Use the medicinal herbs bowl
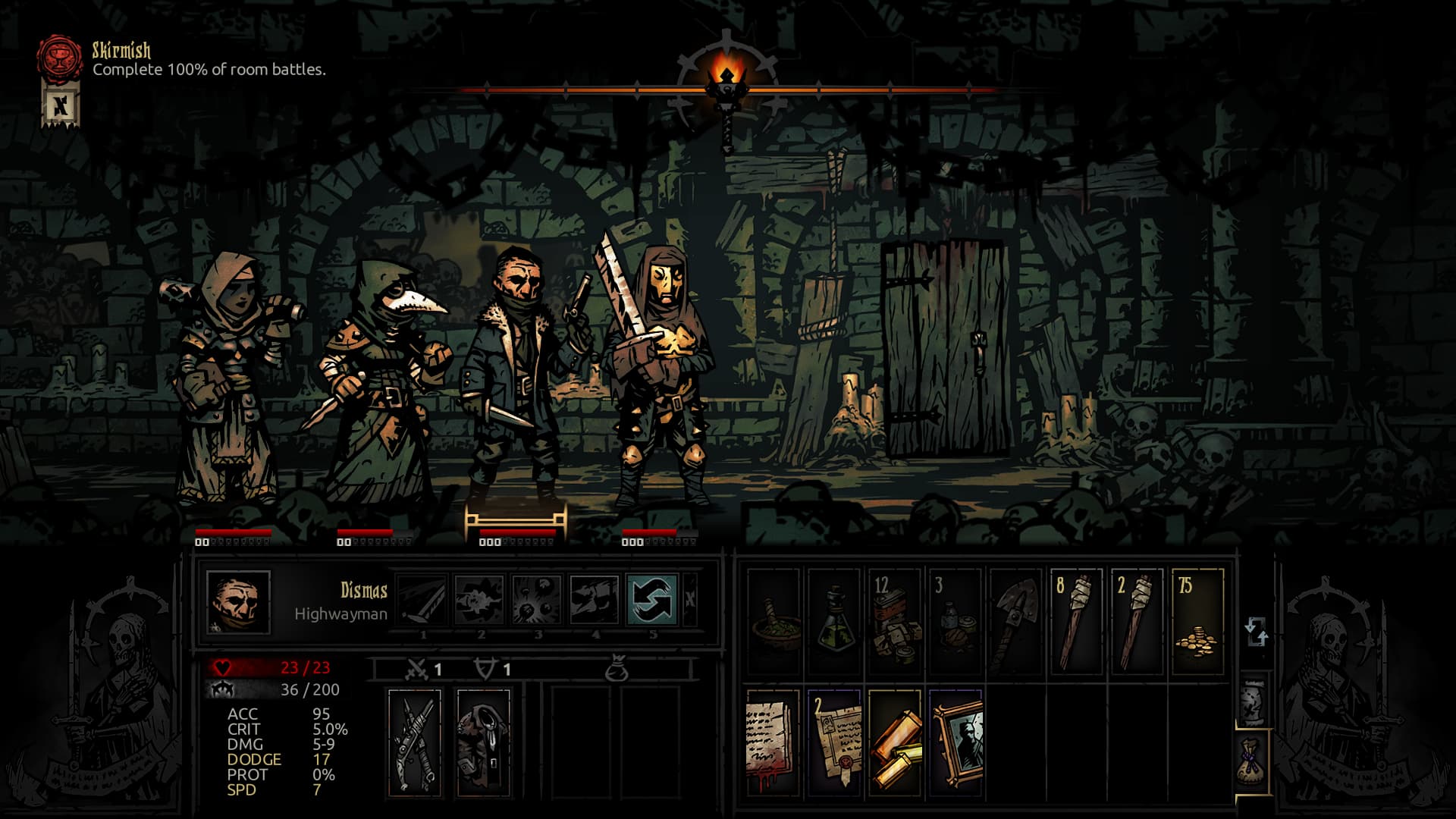The width and height of the screenshot is (1456, 819). point(773,622)
